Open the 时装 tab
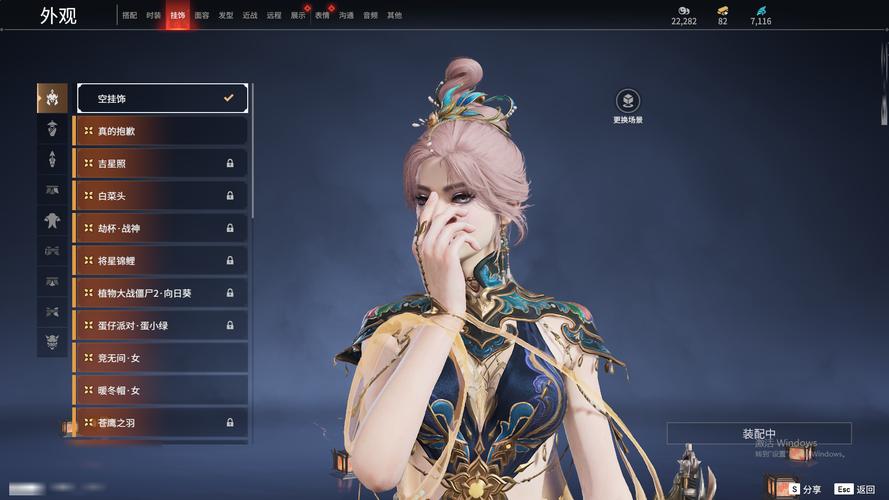Image resolution: width=889 pixels, height=500 pixels. [153, 16]
